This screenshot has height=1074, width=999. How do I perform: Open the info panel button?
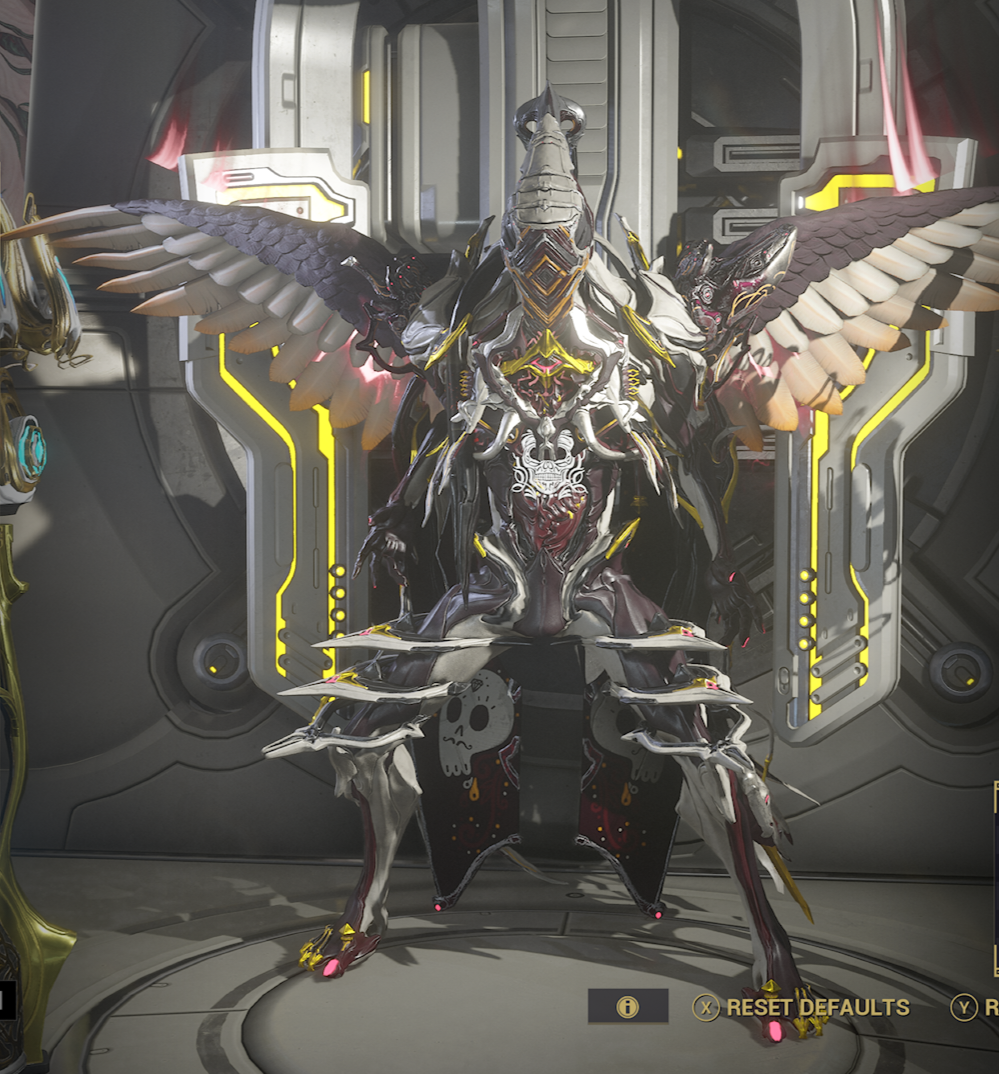pyautogui.click(x=628, y=1007)
